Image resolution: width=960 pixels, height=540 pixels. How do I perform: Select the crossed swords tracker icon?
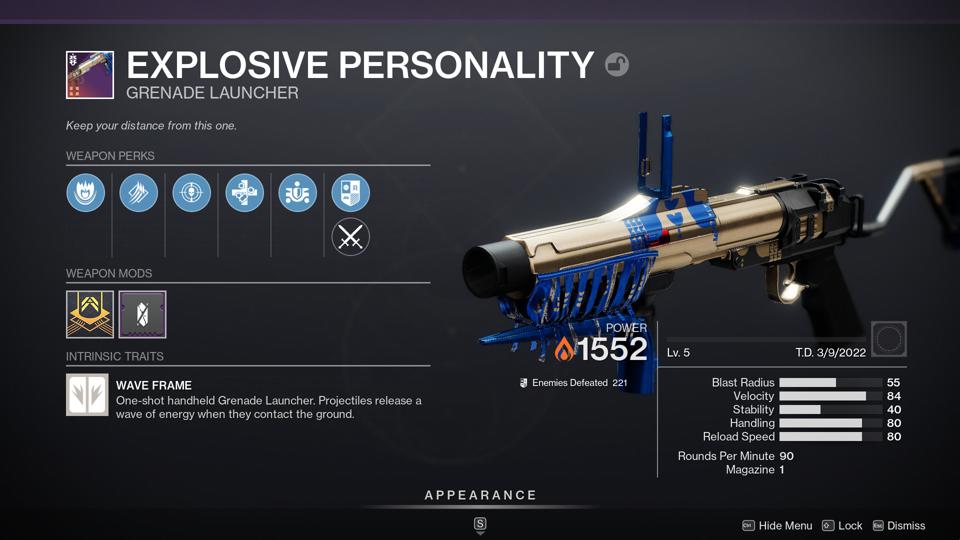351,237
